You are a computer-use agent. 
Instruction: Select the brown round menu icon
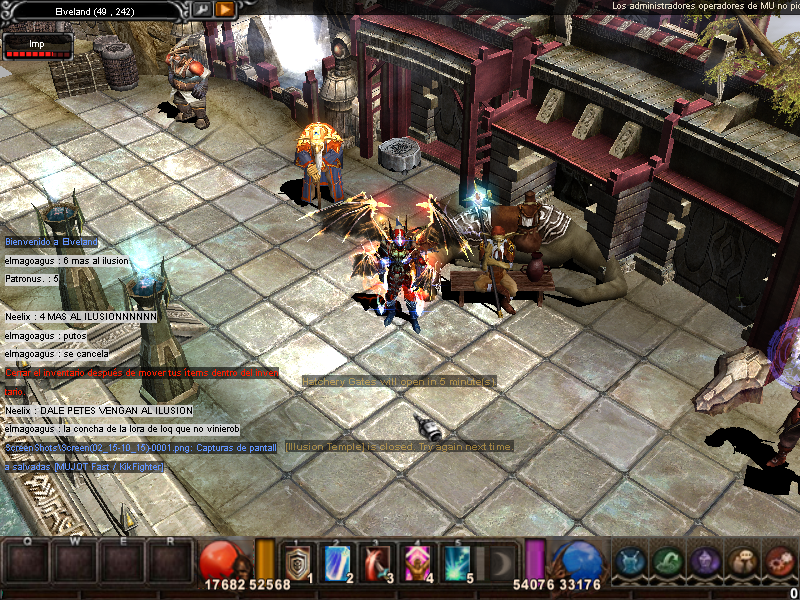point(743,562)
